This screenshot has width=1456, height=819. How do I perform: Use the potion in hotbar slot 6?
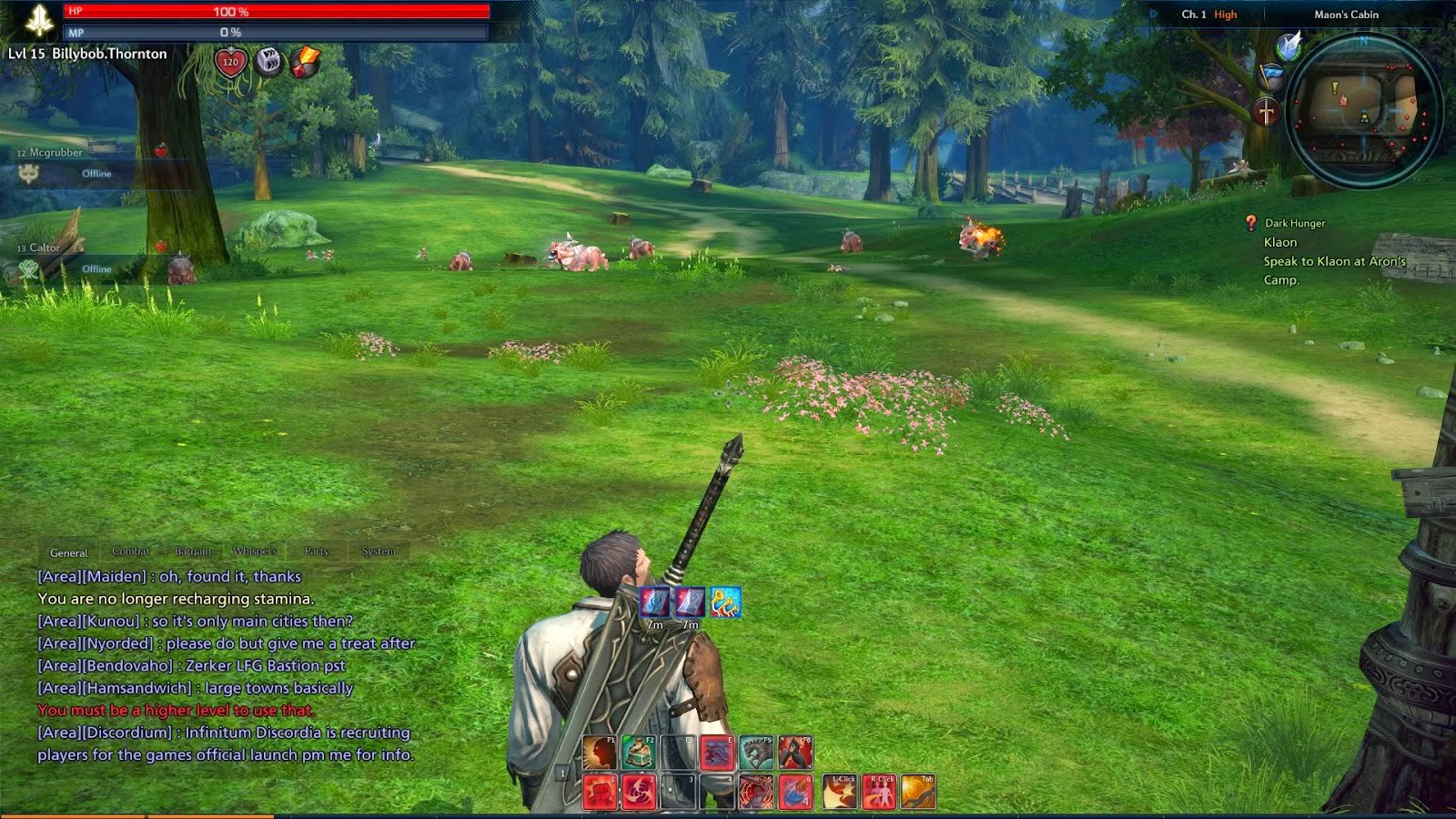[x=795, y=792]
